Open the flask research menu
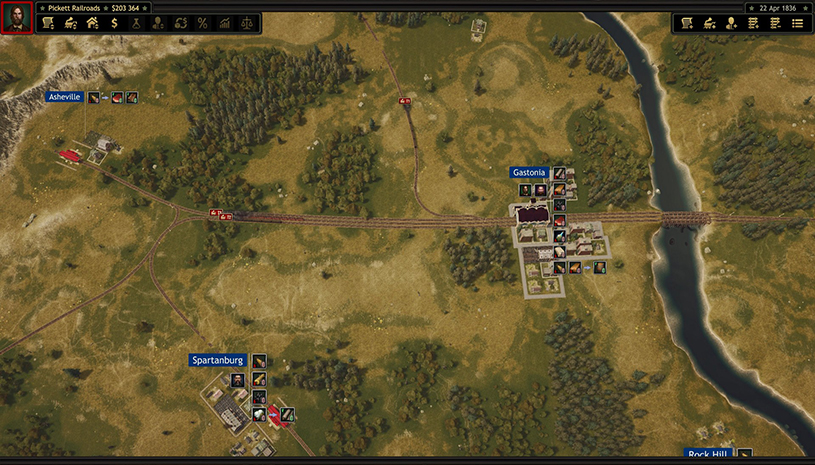The width and height of the screenshot is (815, 465). coord(136,23)
